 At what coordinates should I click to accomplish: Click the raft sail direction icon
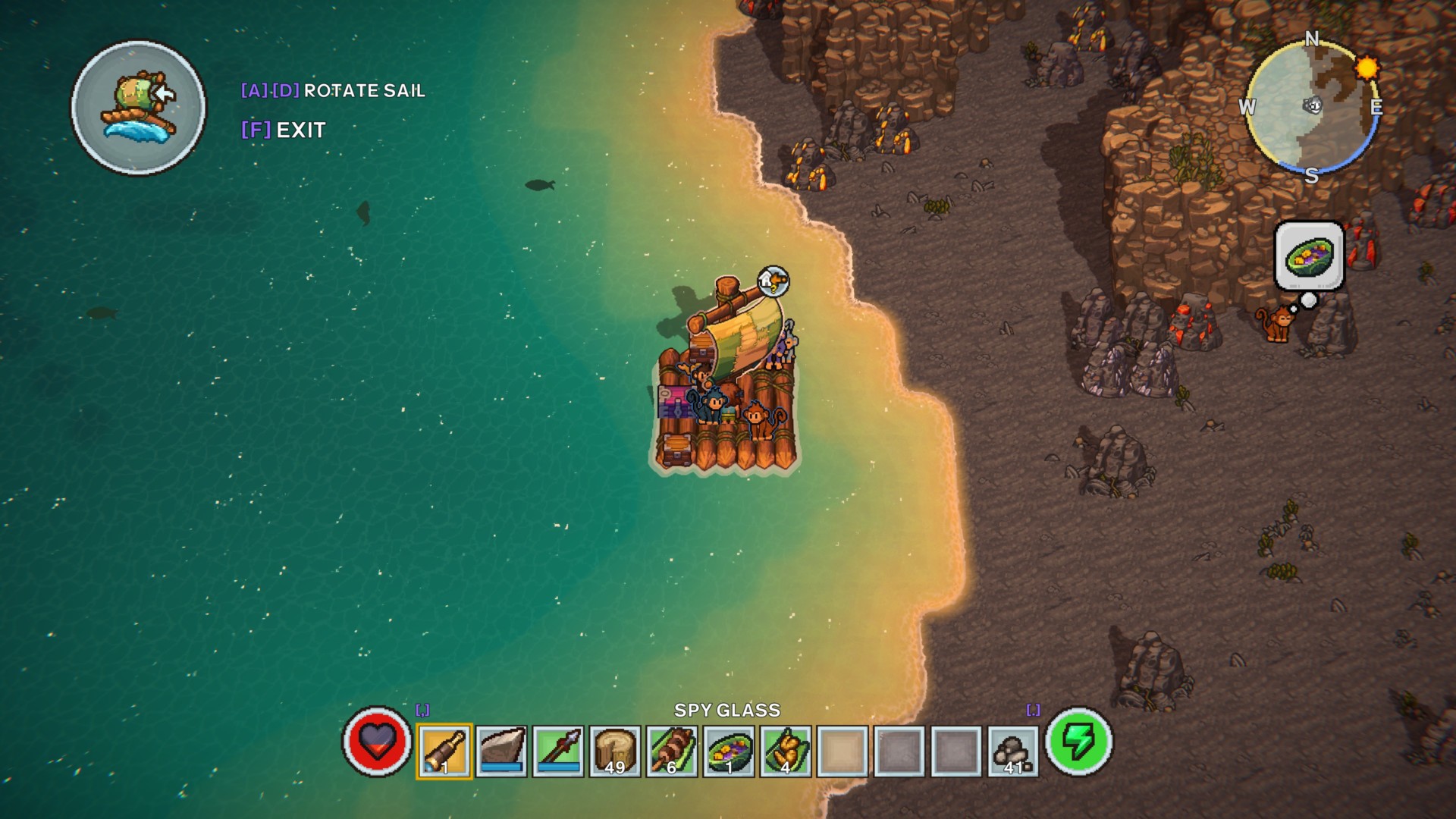139,108
